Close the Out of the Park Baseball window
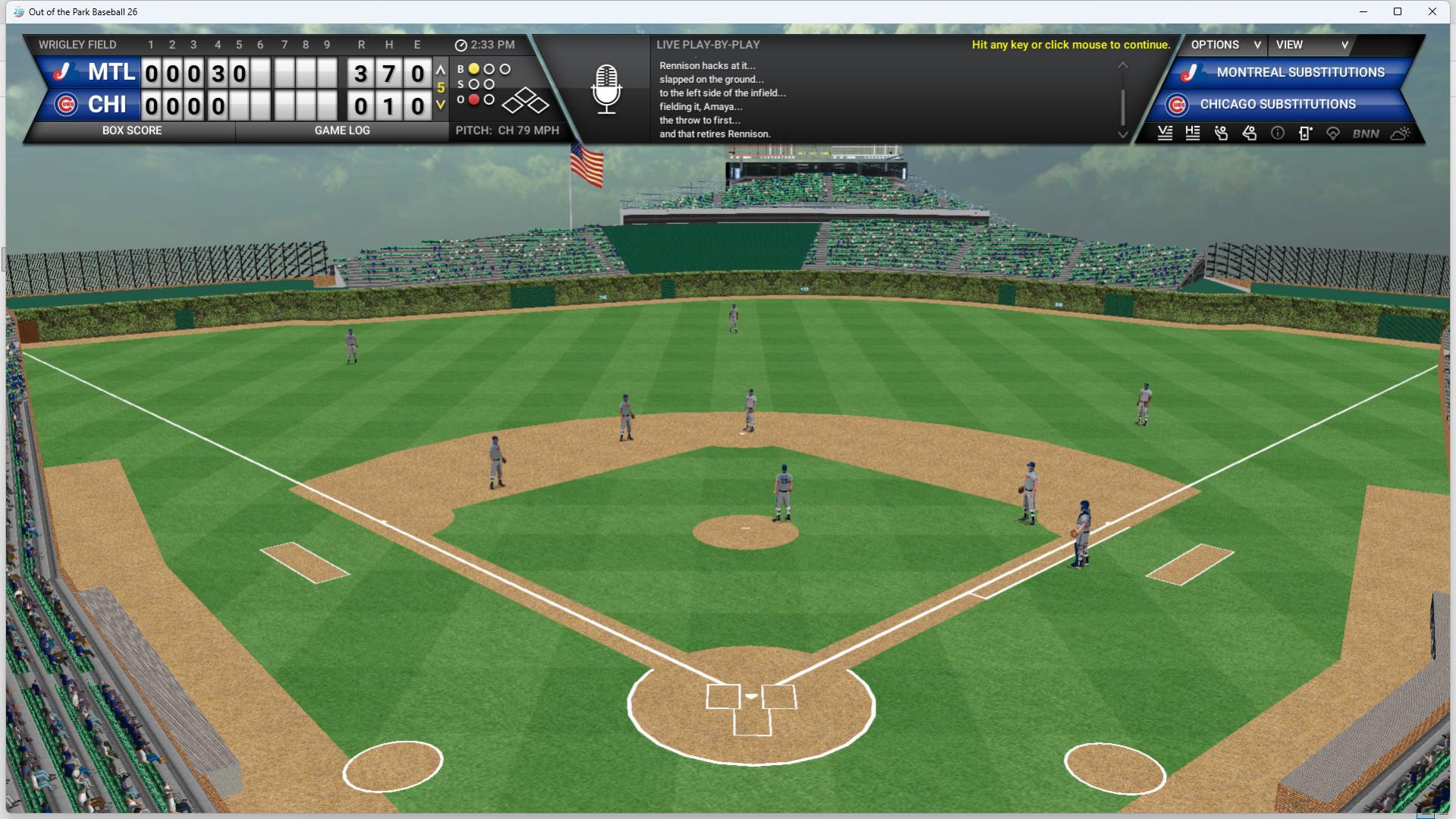This screenshot has height=819, width=1456. pos(1432,11)
